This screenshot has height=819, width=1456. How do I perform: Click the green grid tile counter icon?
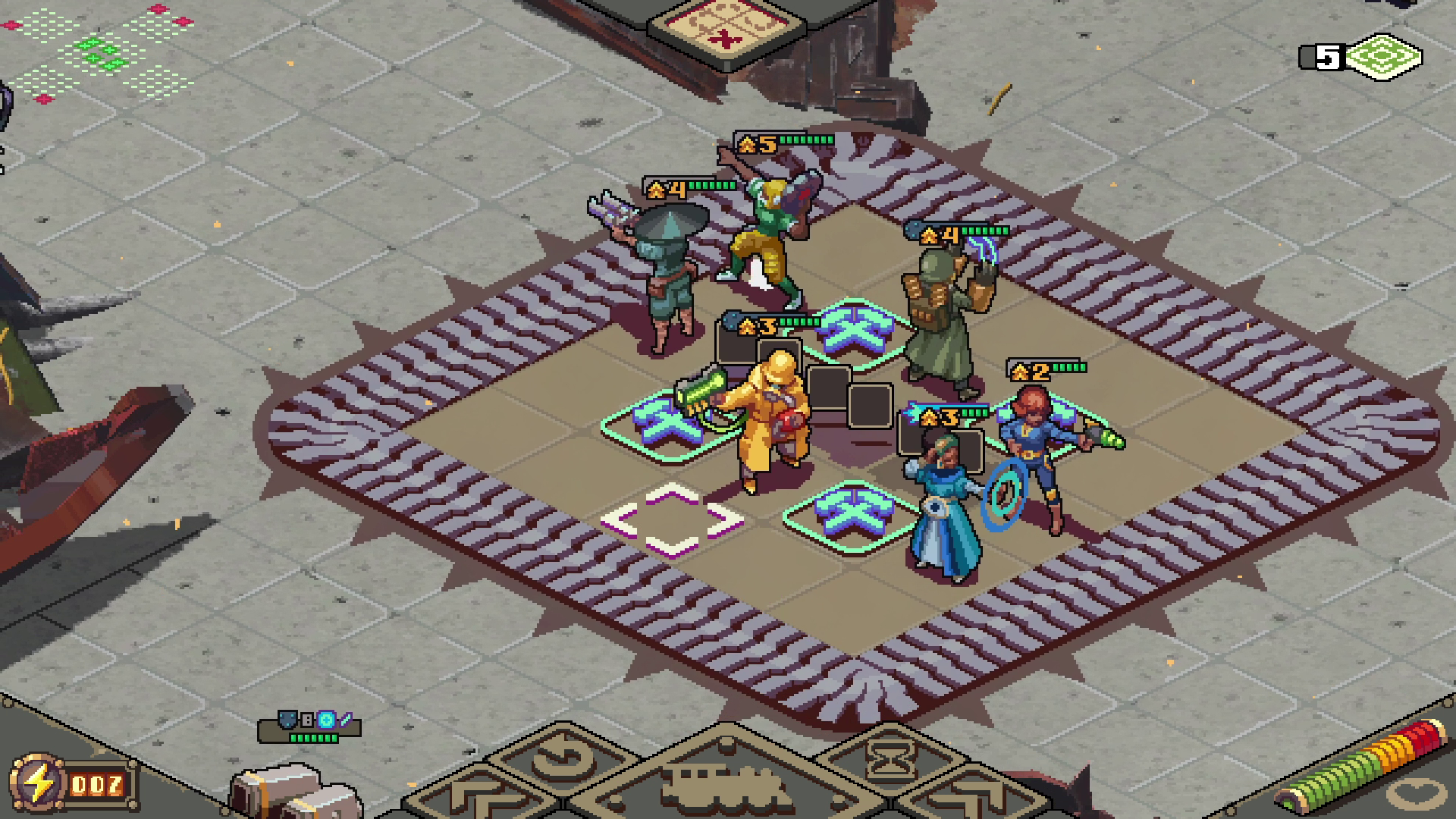pyautogui.click(x=1385, y=57)
